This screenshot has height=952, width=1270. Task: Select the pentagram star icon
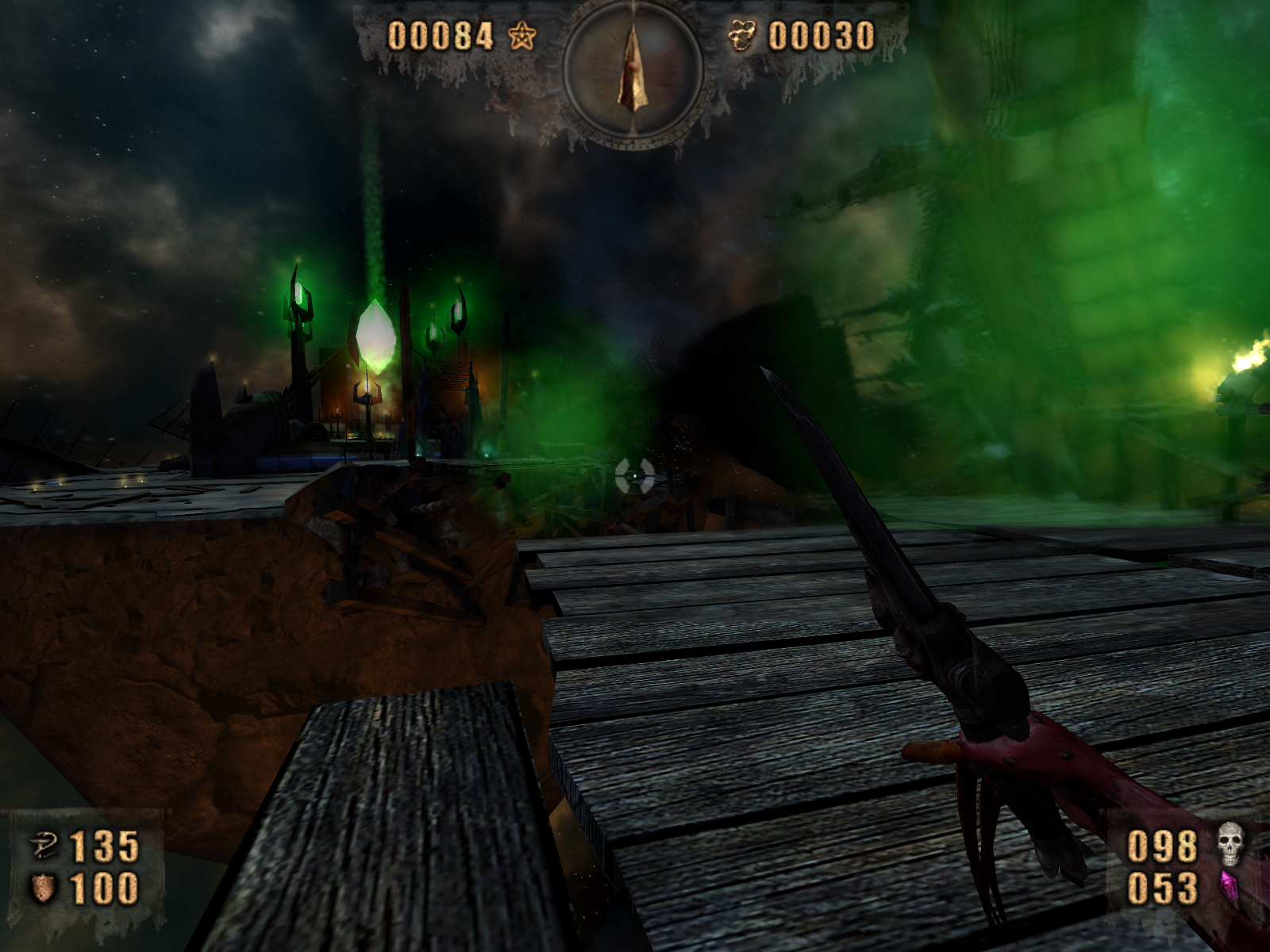(x=522, y=36)
